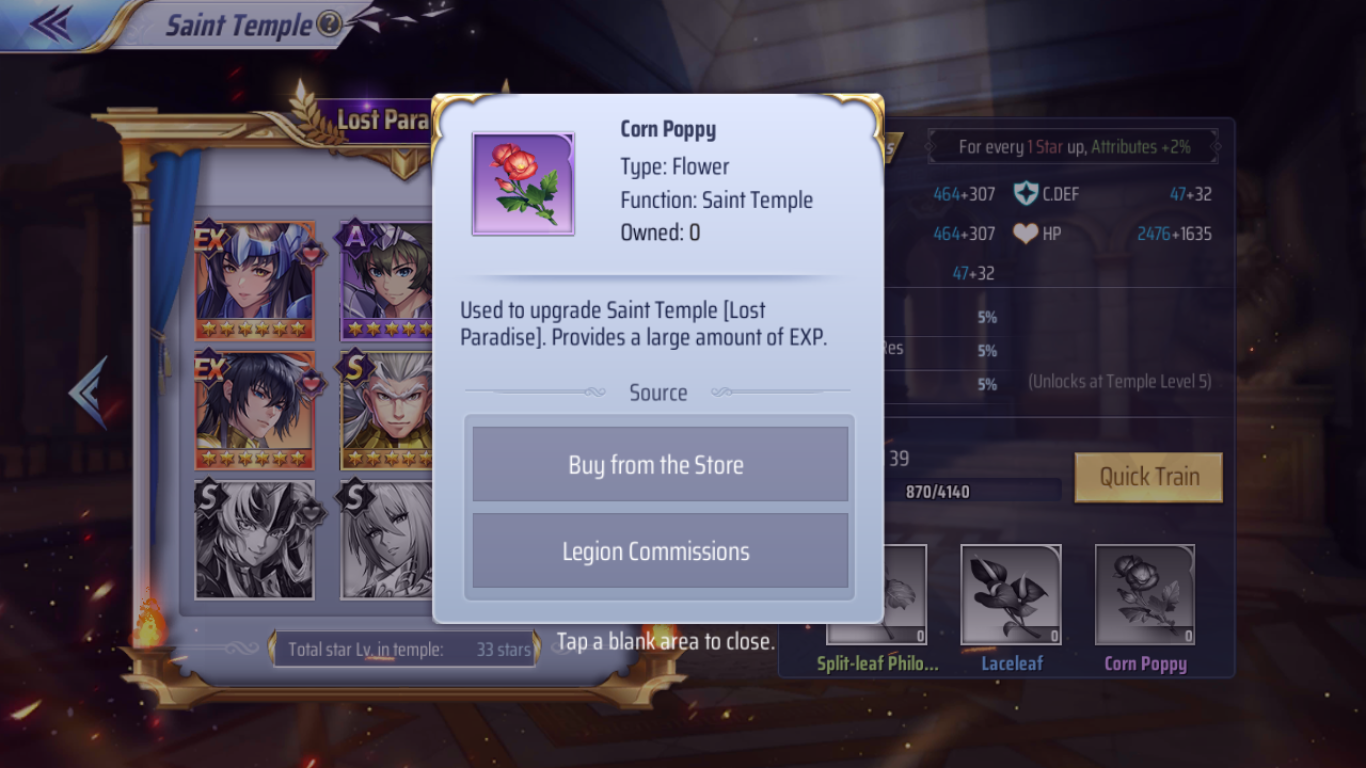Select the S-rank white-haired gold-armored saint
The width and height of the screenshot is (1366, 768).
click(388, 411)
